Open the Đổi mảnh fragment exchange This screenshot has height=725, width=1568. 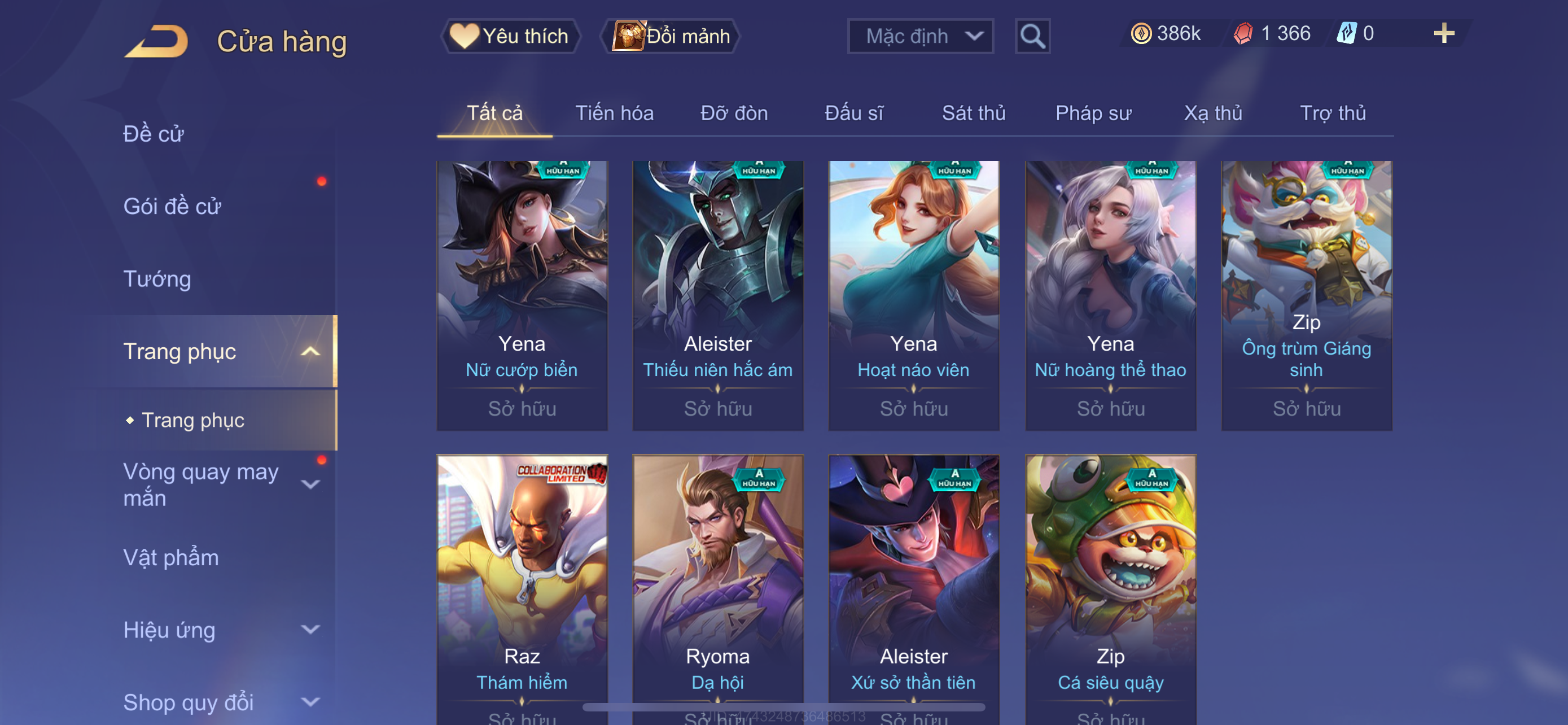(671, 36)
